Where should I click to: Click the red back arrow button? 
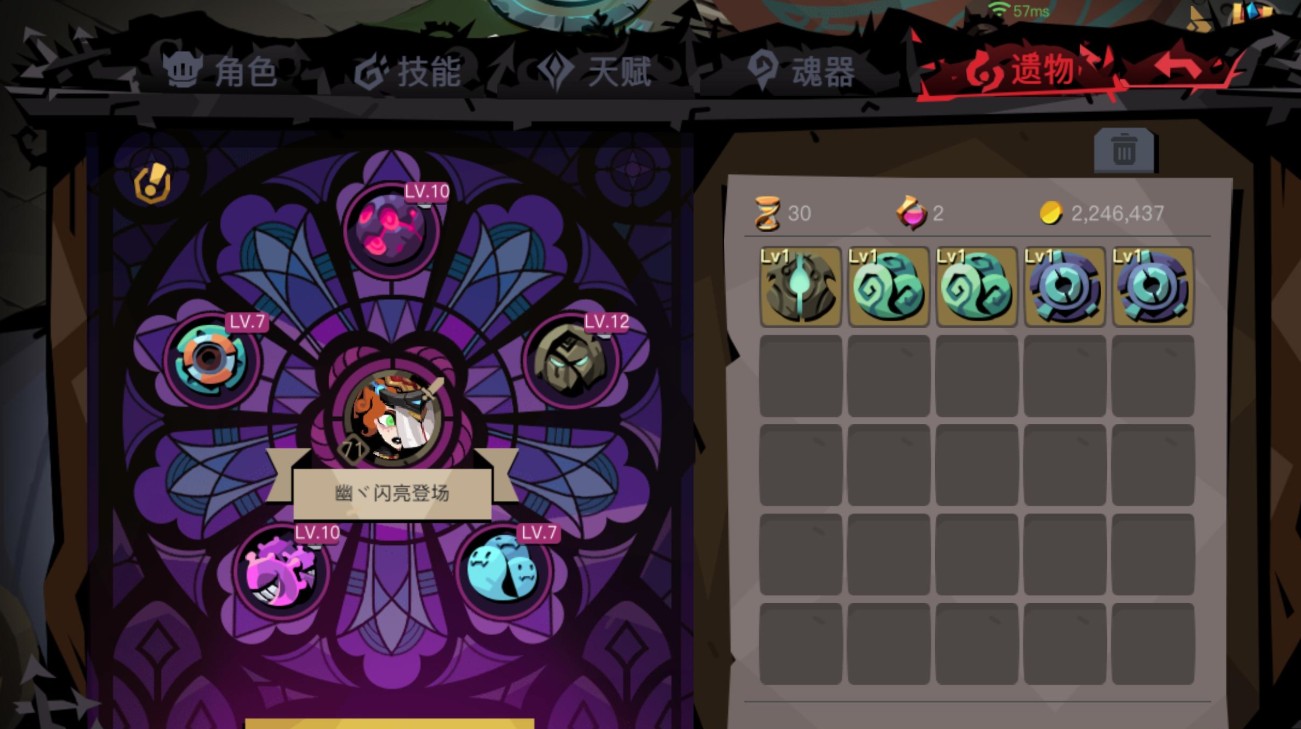(1180, 68)
